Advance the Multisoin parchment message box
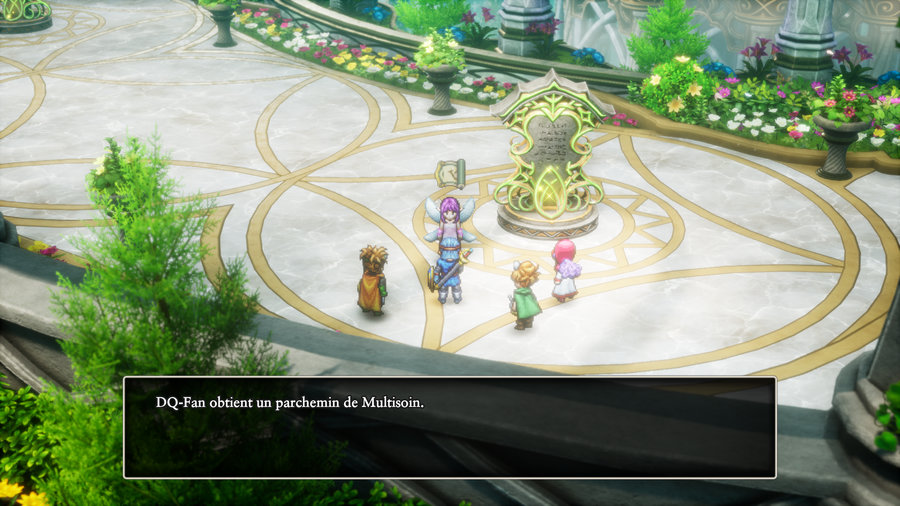900x506 pixels. [449, 427]
